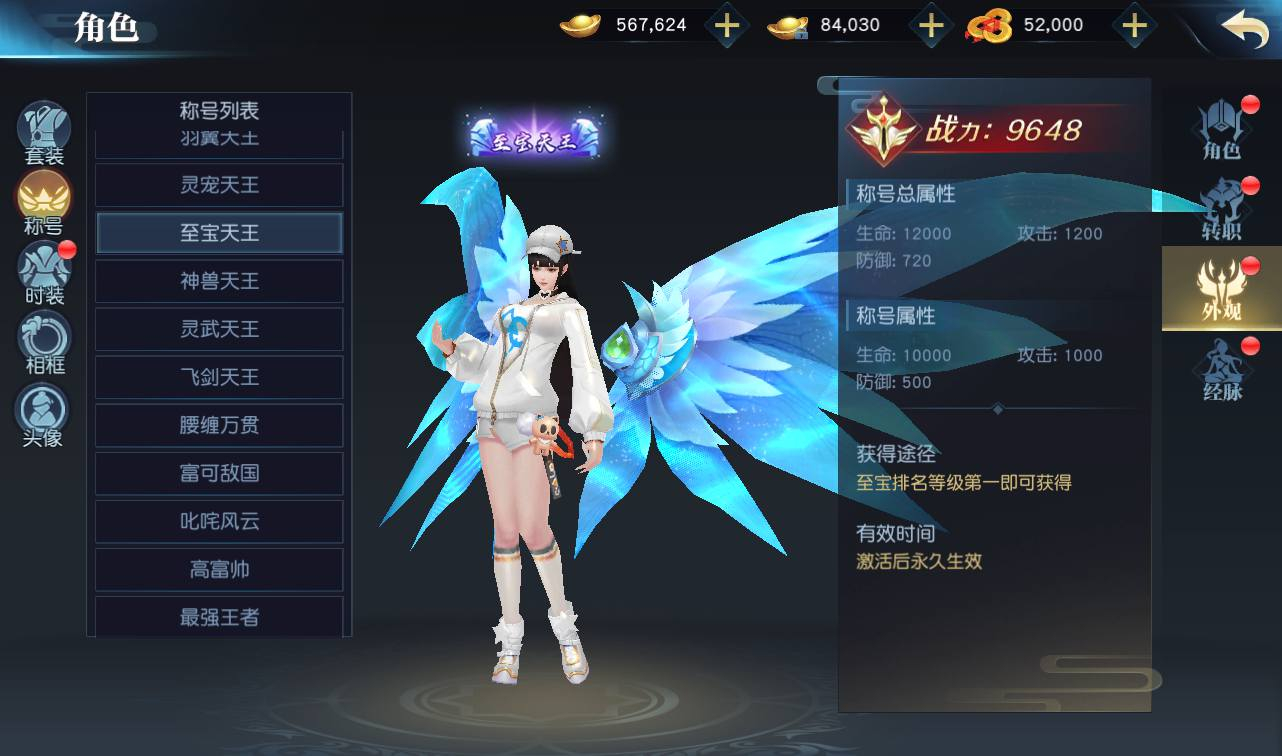Viewport: 1282px width, 756px height.
Task: Pick the 灵武天王 title
Action: click(x=219, y=329)
